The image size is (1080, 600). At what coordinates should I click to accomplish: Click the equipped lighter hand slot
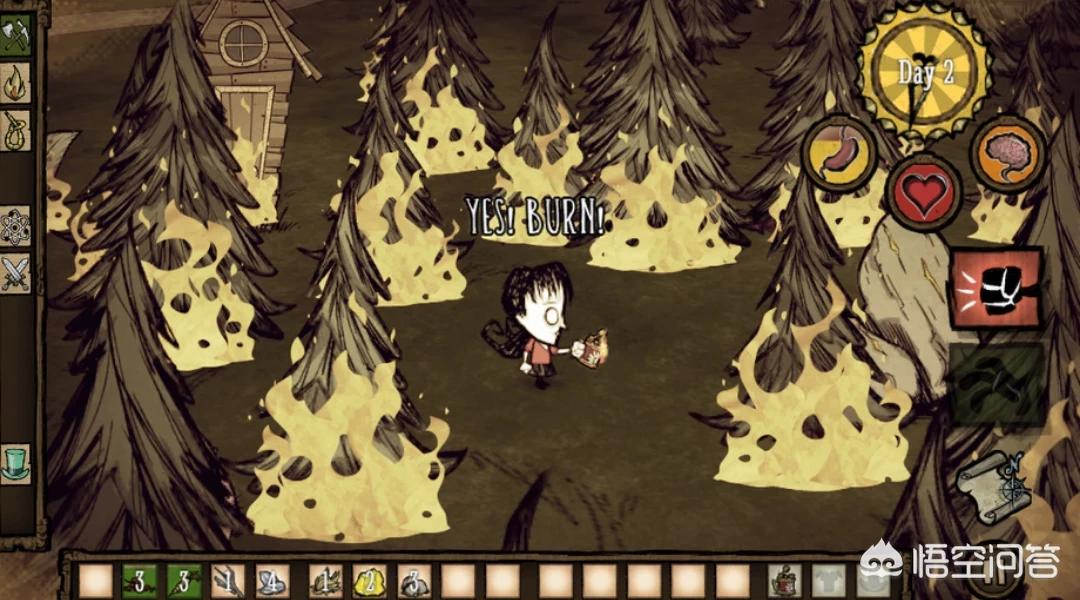click(x=786, y=580)
